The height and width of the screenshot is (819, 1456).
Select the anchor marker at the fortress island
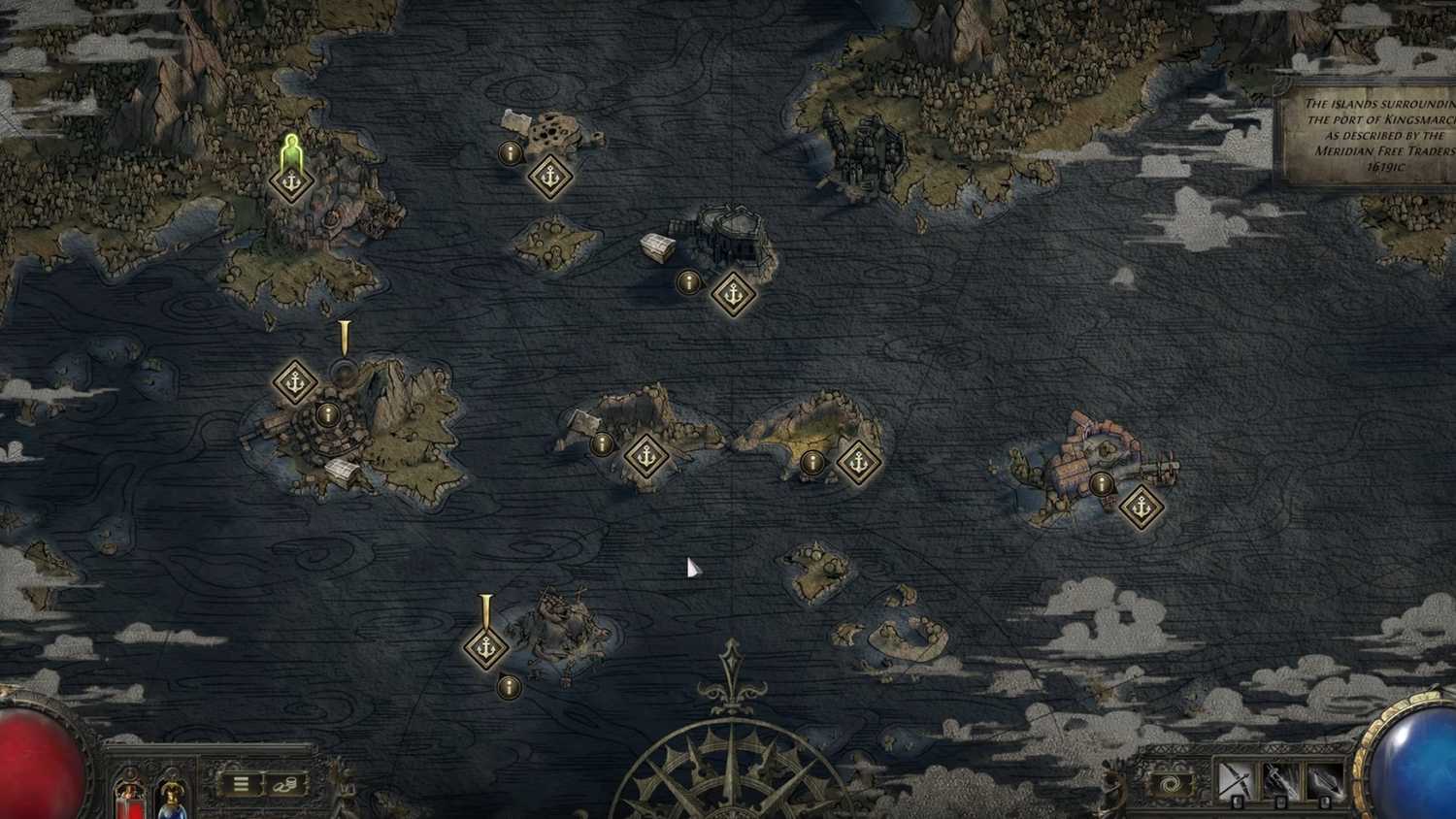[733, 292]
